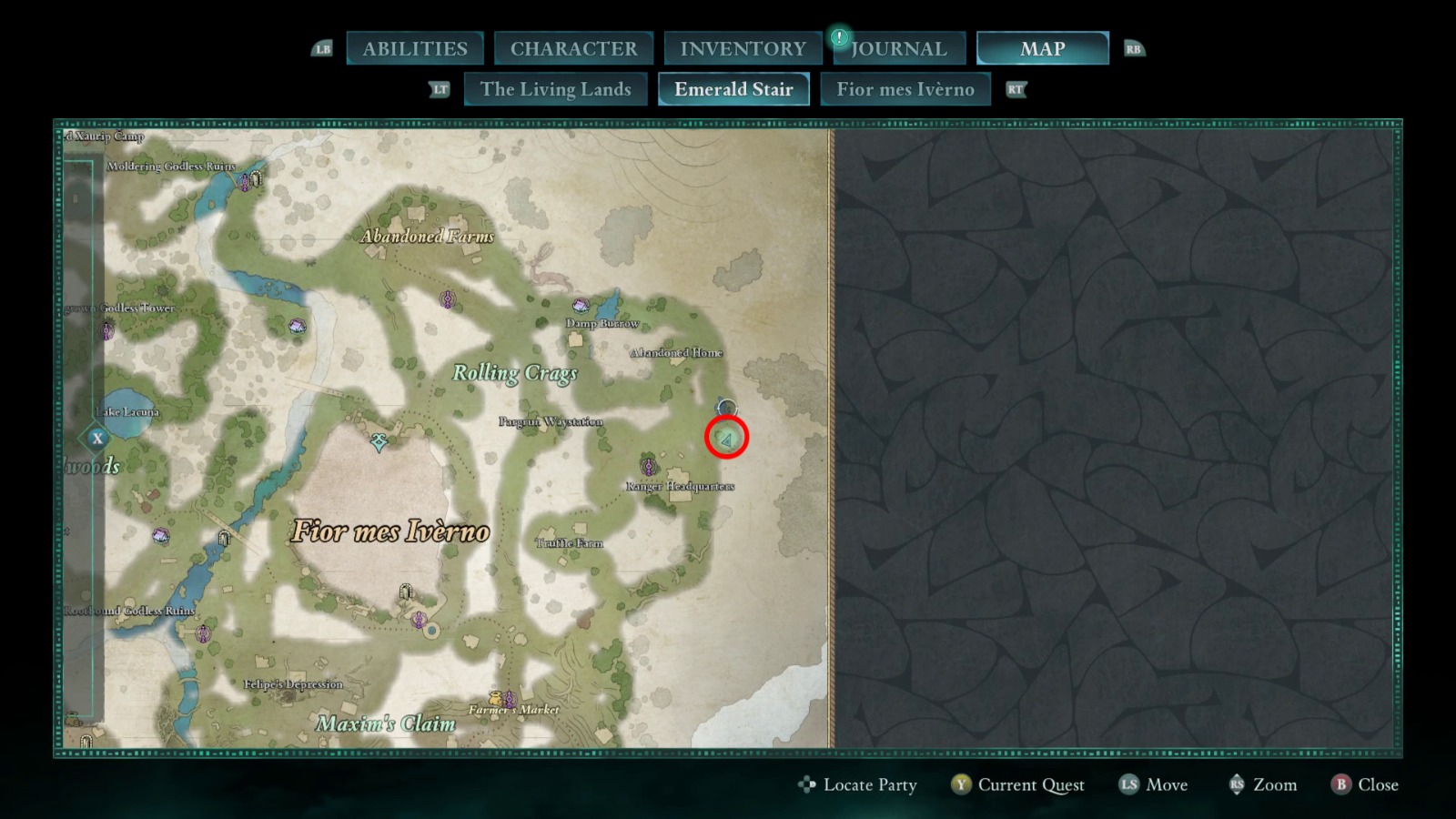Select the Ranger Headquarters adra pillar icon

649,469
